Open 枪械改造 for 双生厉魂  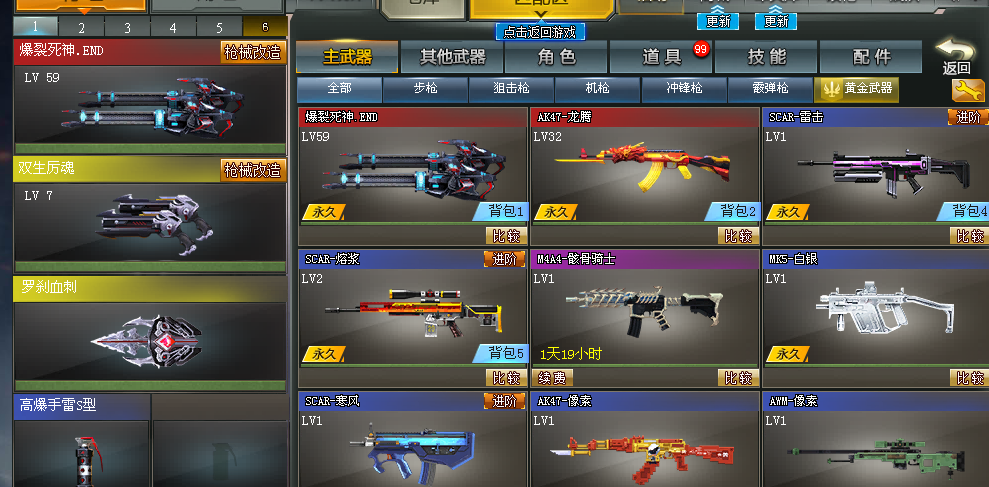click(252, 170)
